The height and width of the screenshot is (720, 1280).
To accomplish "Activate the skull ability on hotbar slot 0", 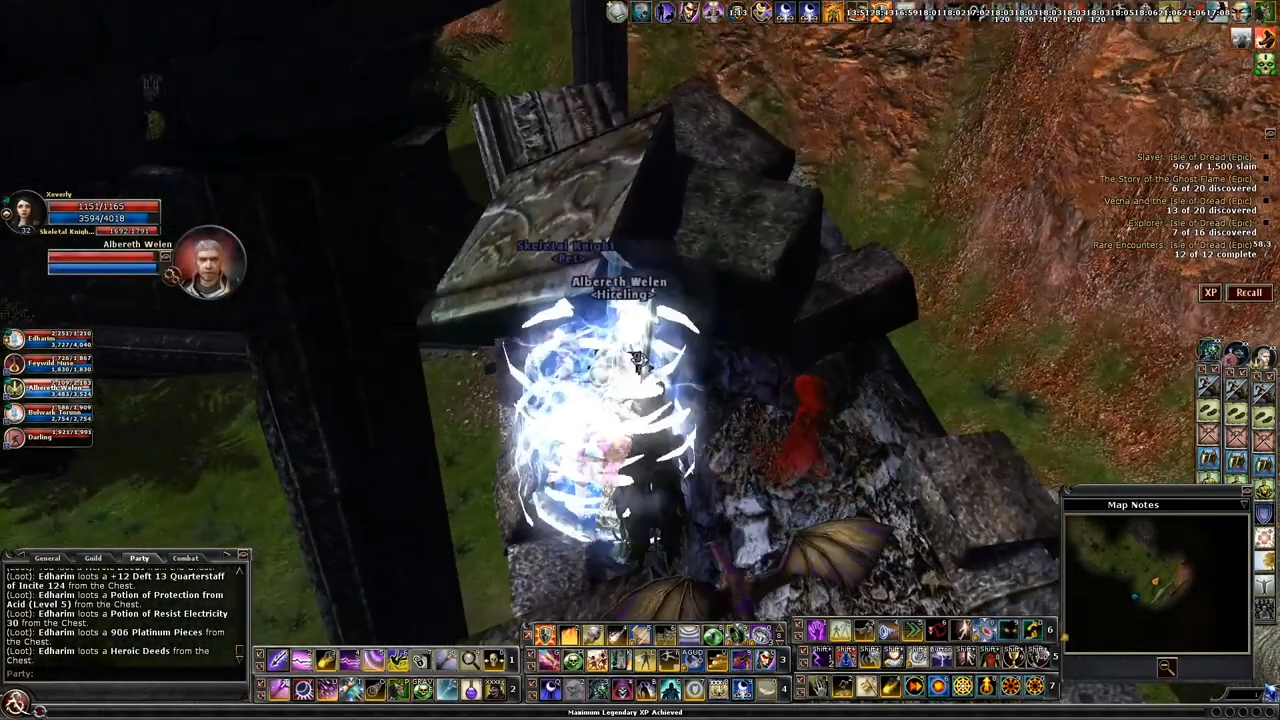I will click(492, 660).
